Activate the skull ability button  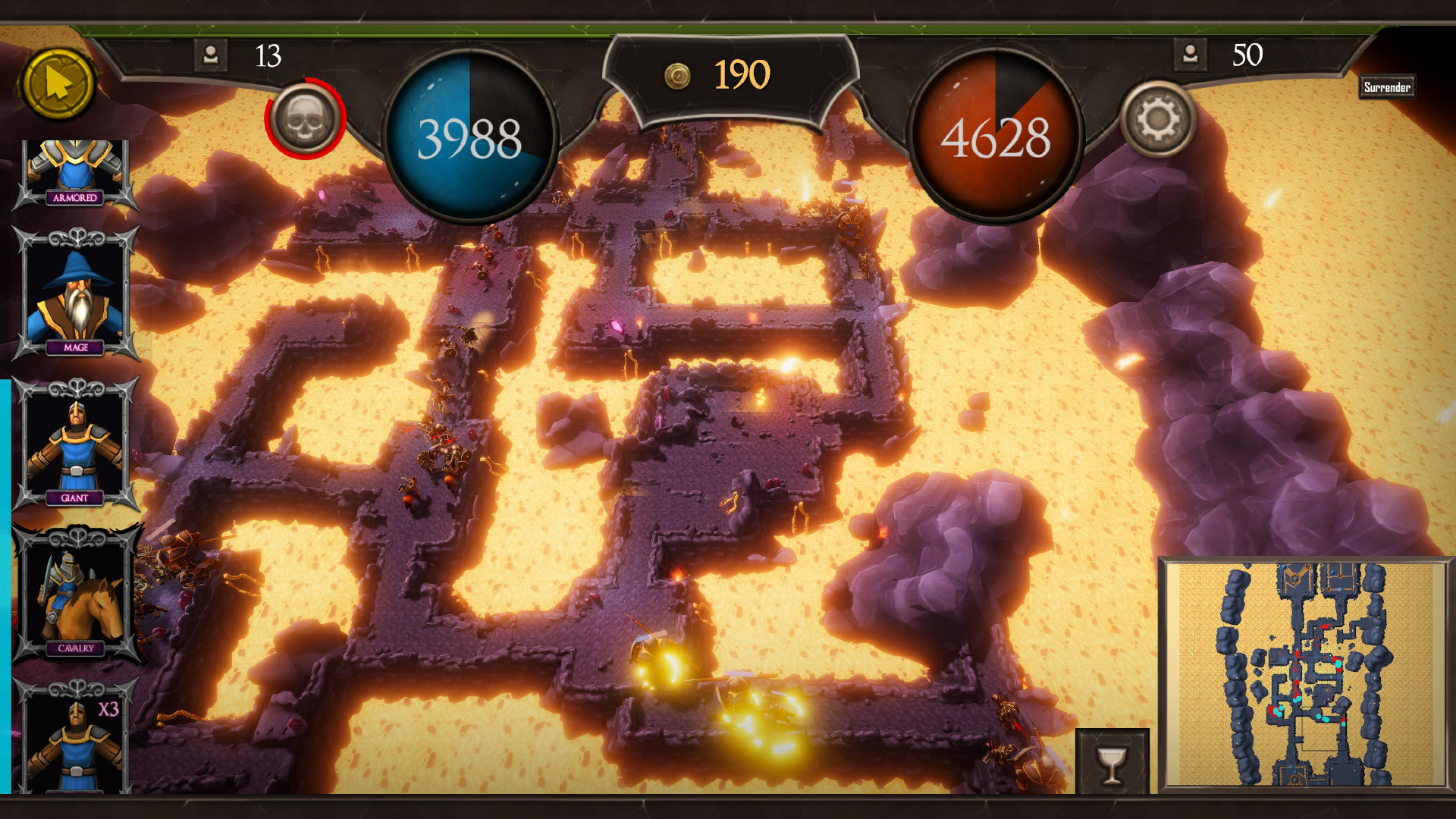click(305, 119)
